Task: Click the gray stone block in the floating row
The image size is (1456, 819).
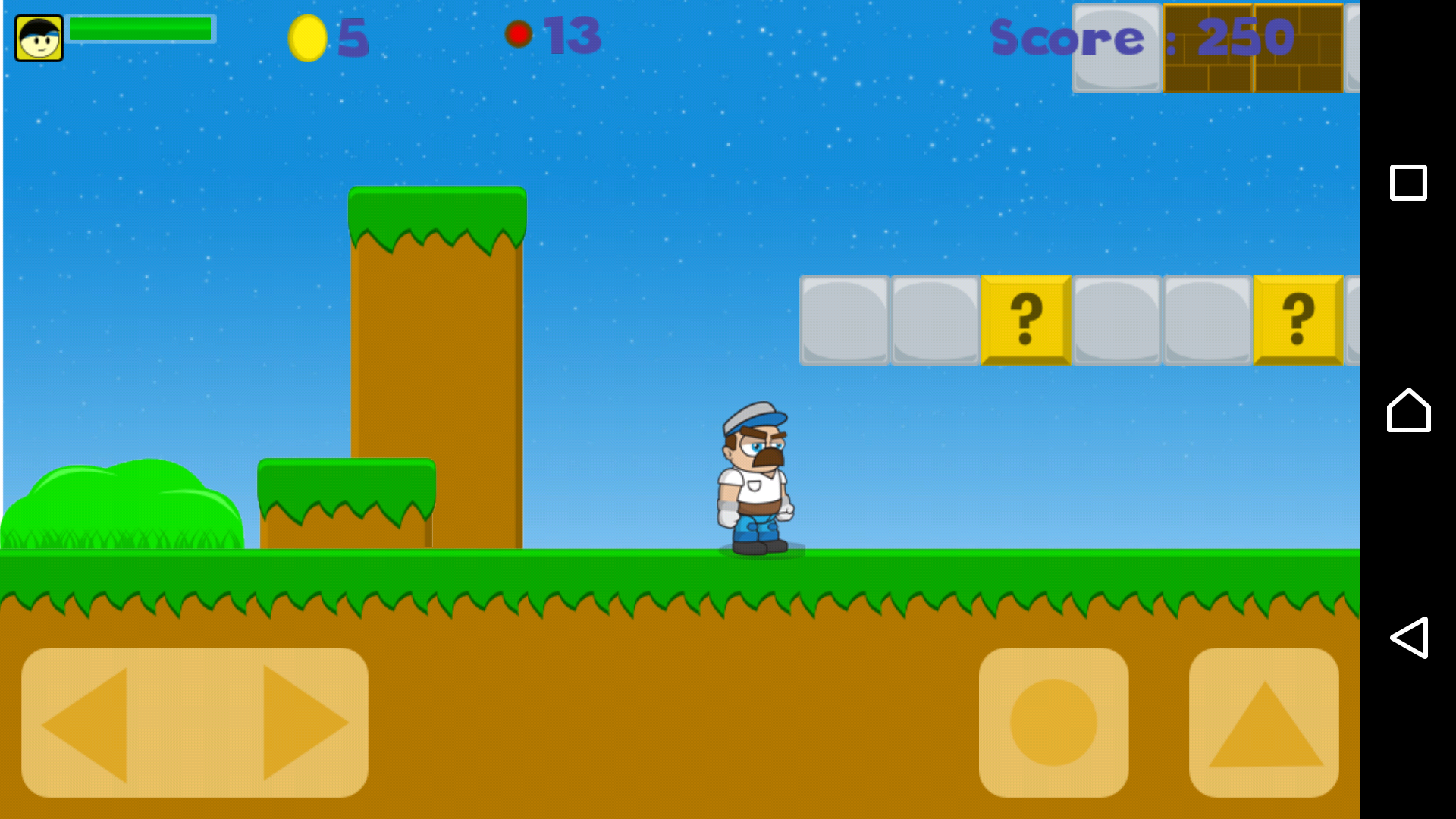Action: pyautogui.click(x=843, y=320)
